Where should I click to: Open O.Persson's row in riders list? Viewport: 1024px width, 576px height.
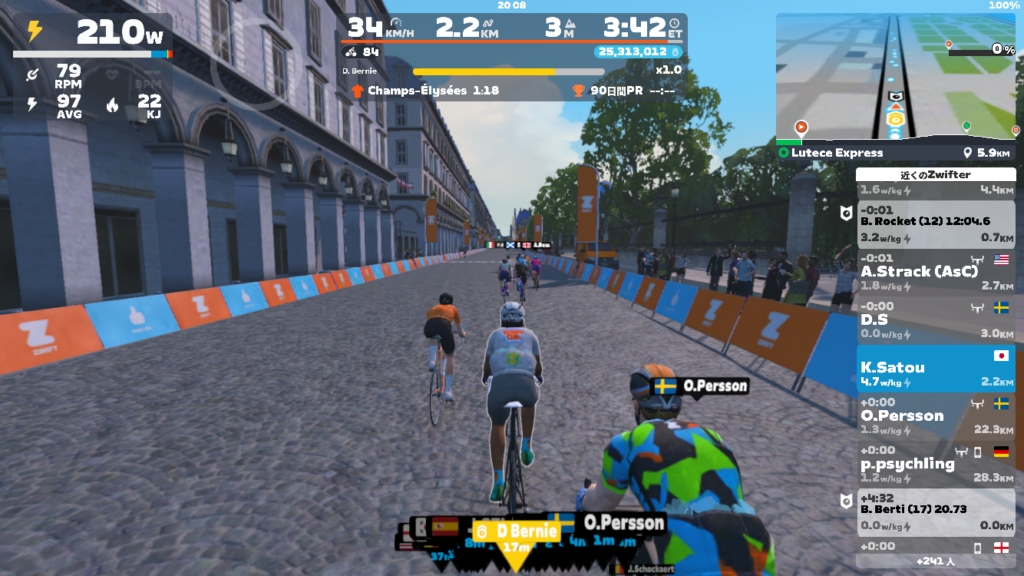pos(935,417)
